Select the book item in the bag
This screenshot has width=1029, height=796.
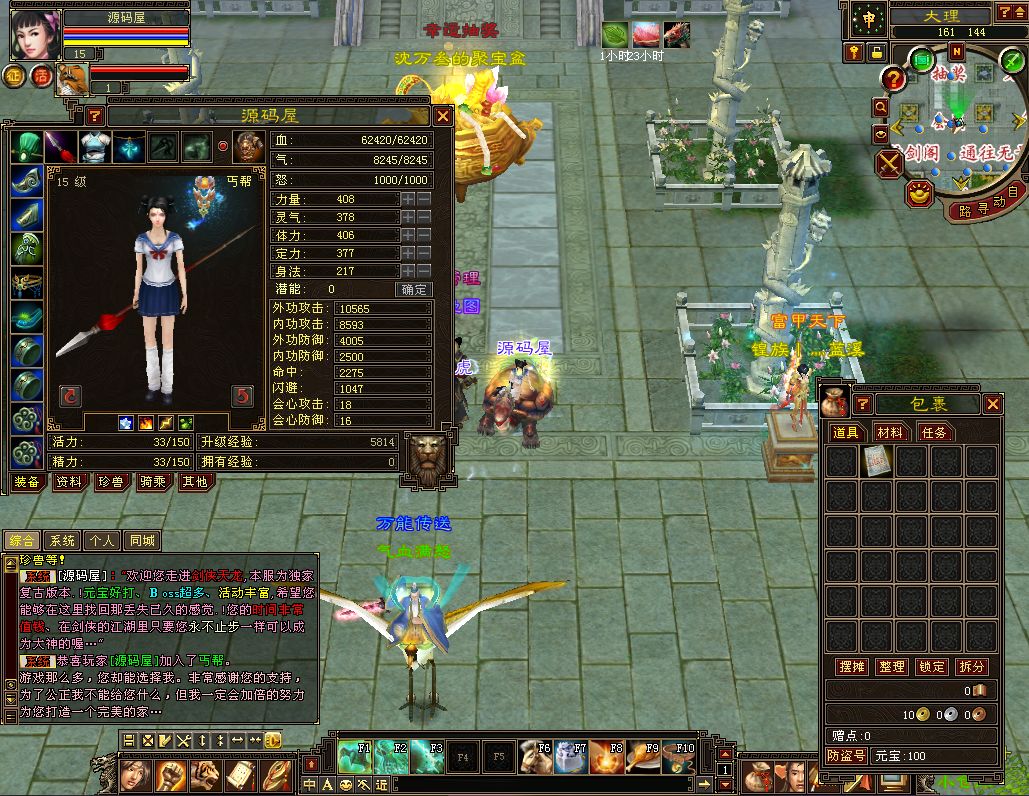pos(876,461)
